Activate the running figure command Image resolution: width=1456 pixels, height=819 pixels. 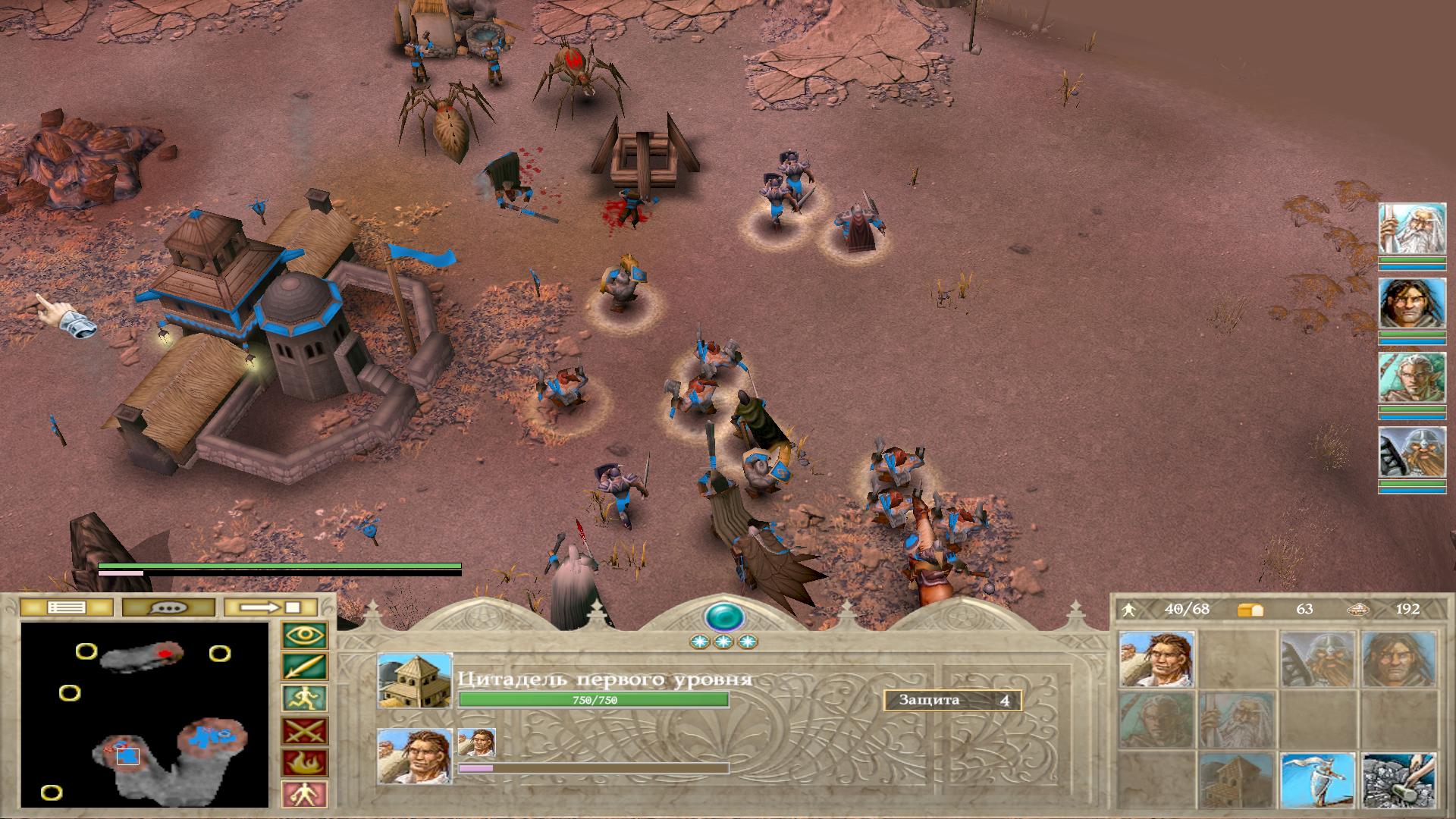(x=305, y=698)
